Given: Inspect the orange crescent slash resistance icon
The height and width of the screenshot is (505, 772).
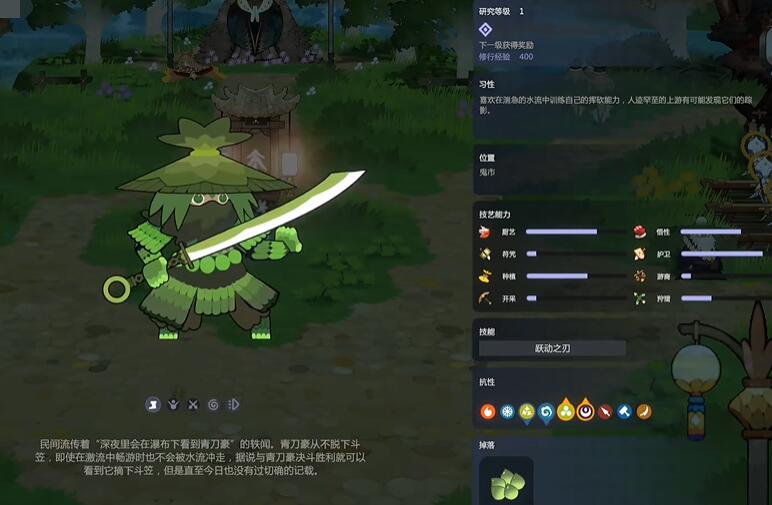Looking at the screenshot, I should coord(644,411).
